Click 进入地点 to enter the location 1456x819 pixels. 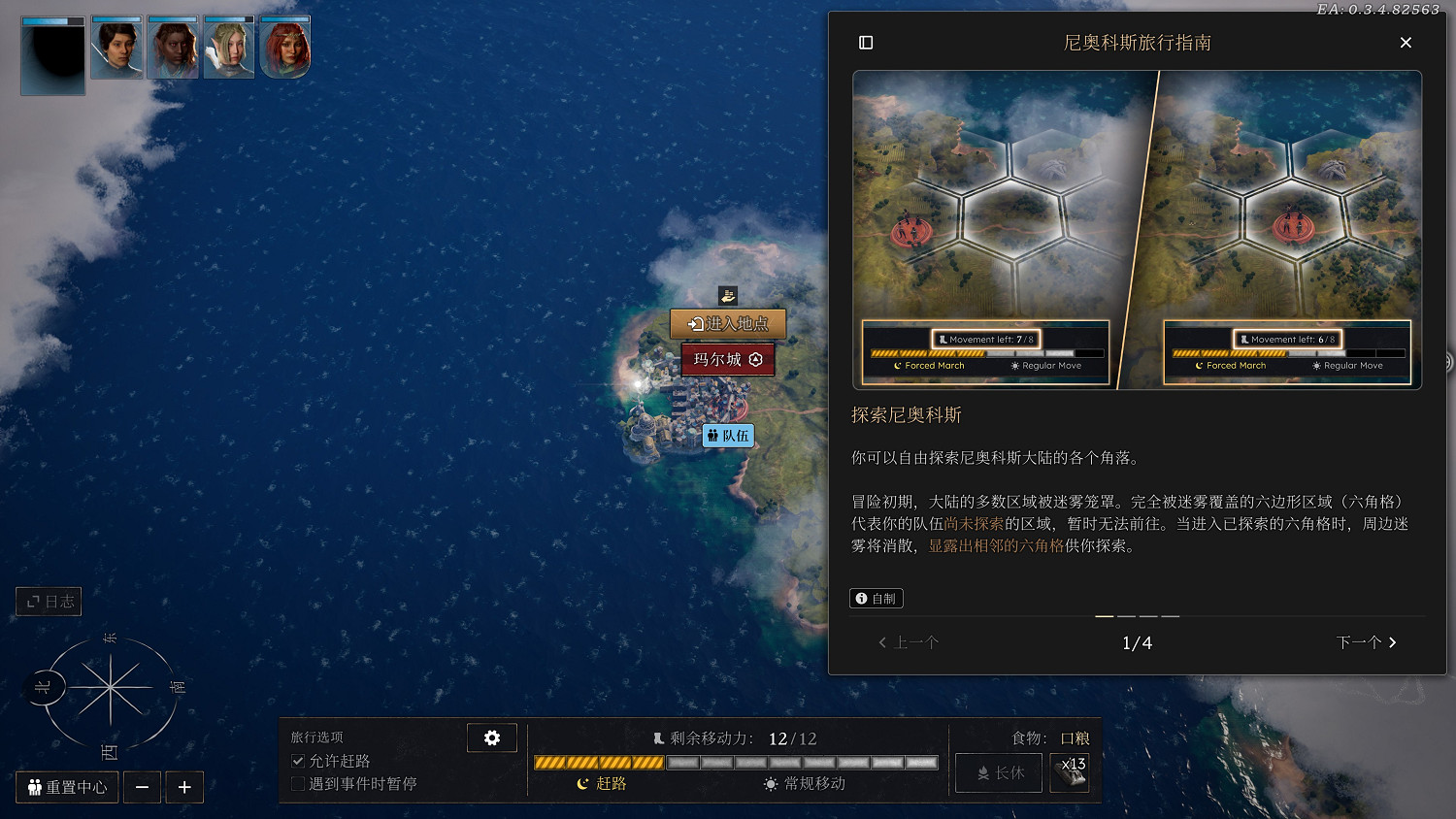click(728, 324)
